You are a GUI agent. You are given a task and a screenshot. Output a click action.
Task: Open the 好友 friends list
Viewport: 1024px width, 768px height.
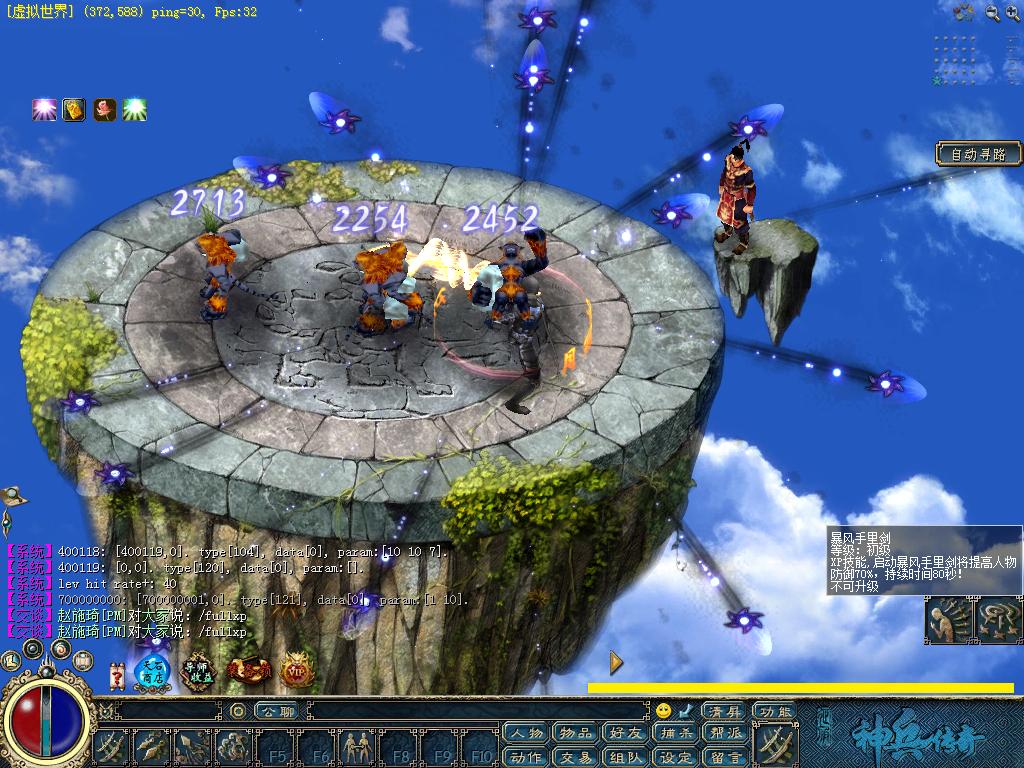pos(626,733)
